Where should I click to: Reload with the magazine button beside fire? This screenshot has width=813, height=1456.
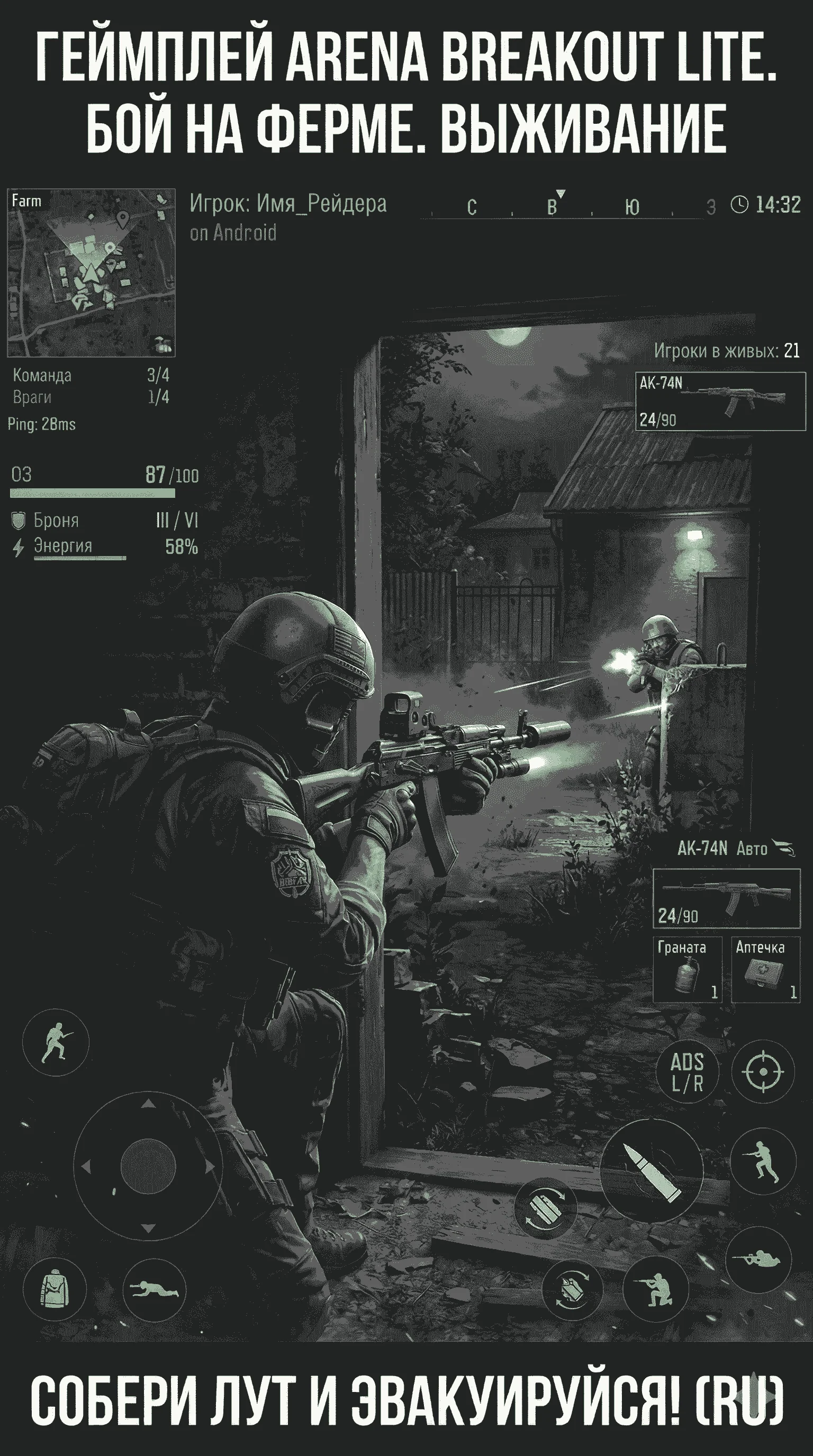click(545, 1208)
